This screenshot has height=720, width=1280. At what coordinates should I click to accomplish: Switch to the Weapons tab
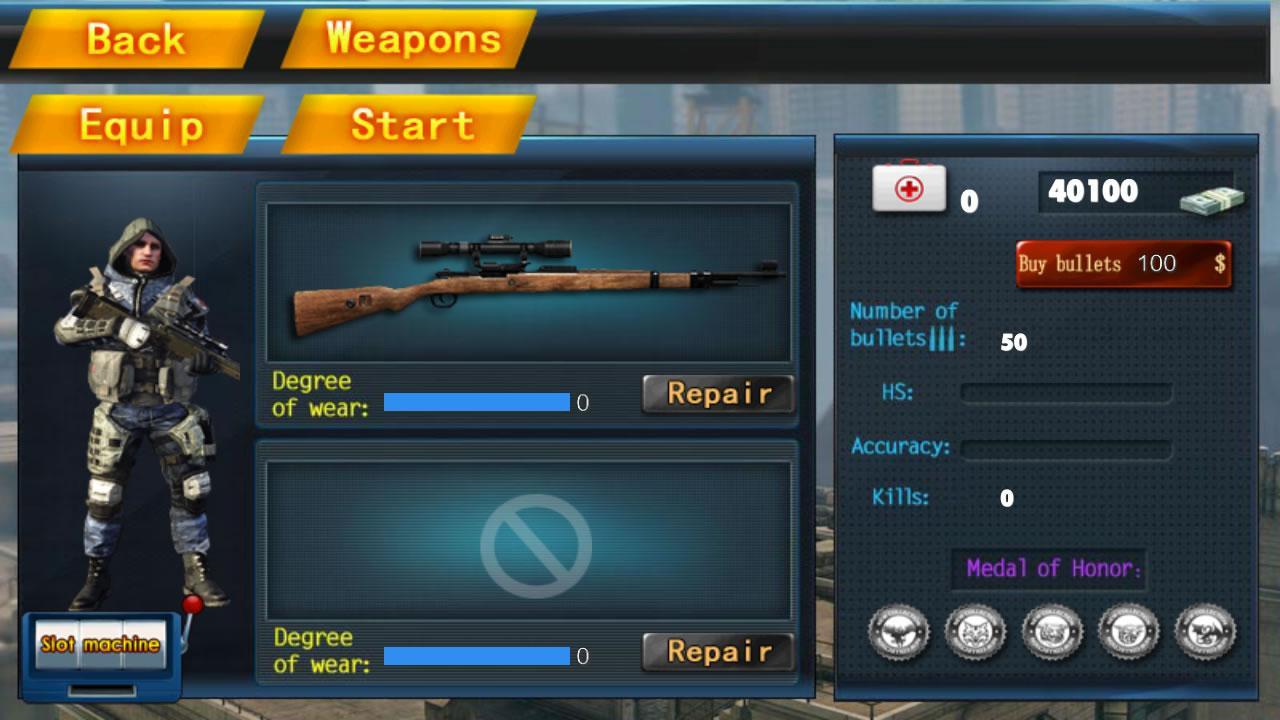coord(414,38)
